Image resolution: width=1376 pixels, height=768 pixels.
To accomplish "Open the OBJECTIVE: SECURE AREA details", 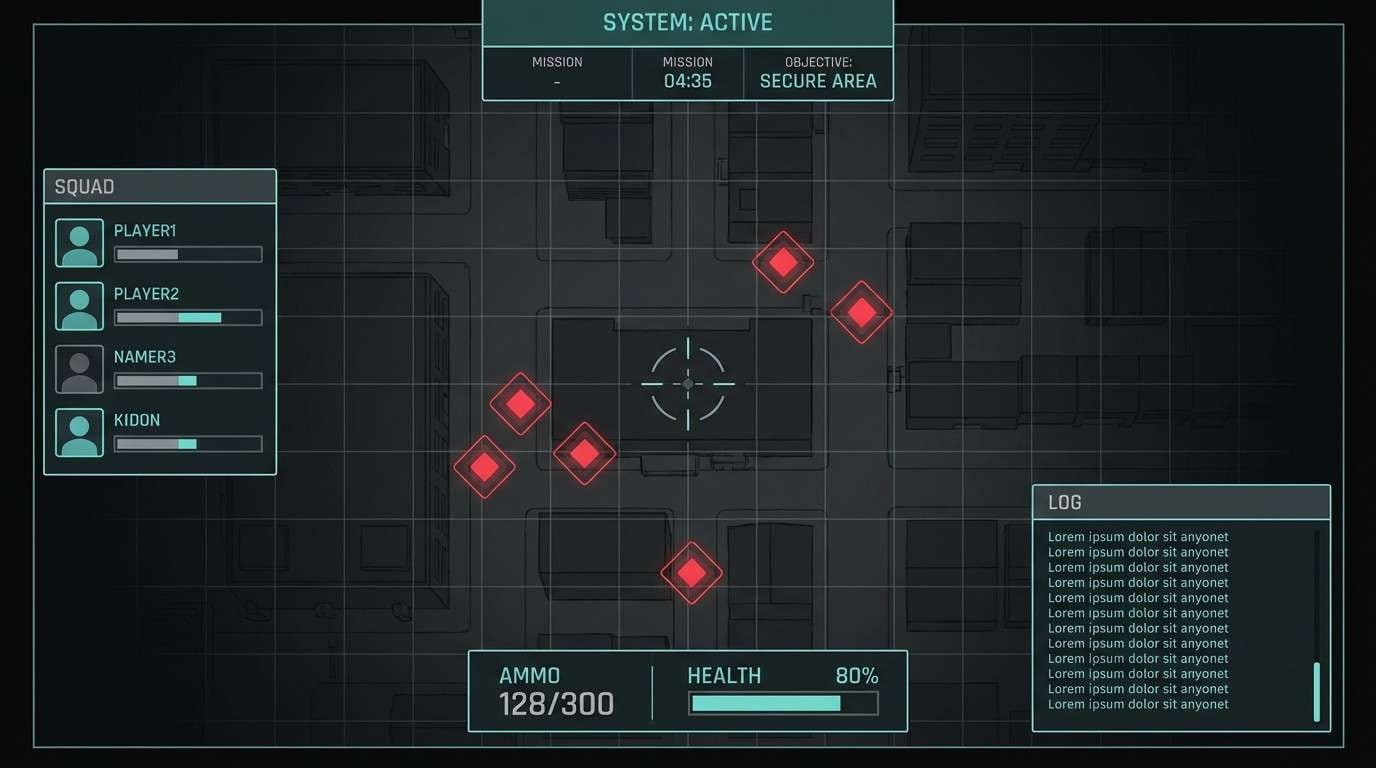I will tap(819, 72).
